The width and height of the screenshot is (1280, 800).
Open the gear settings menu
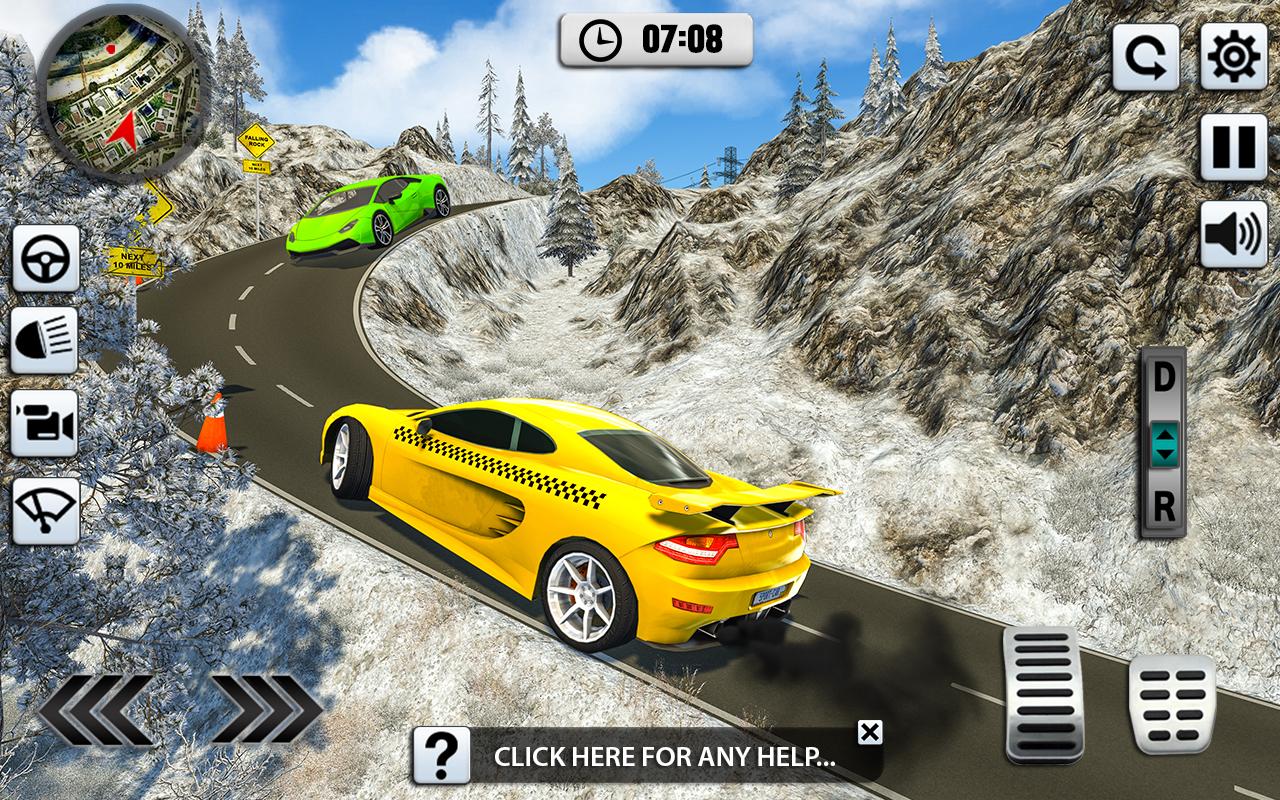tap(1233, 58)
